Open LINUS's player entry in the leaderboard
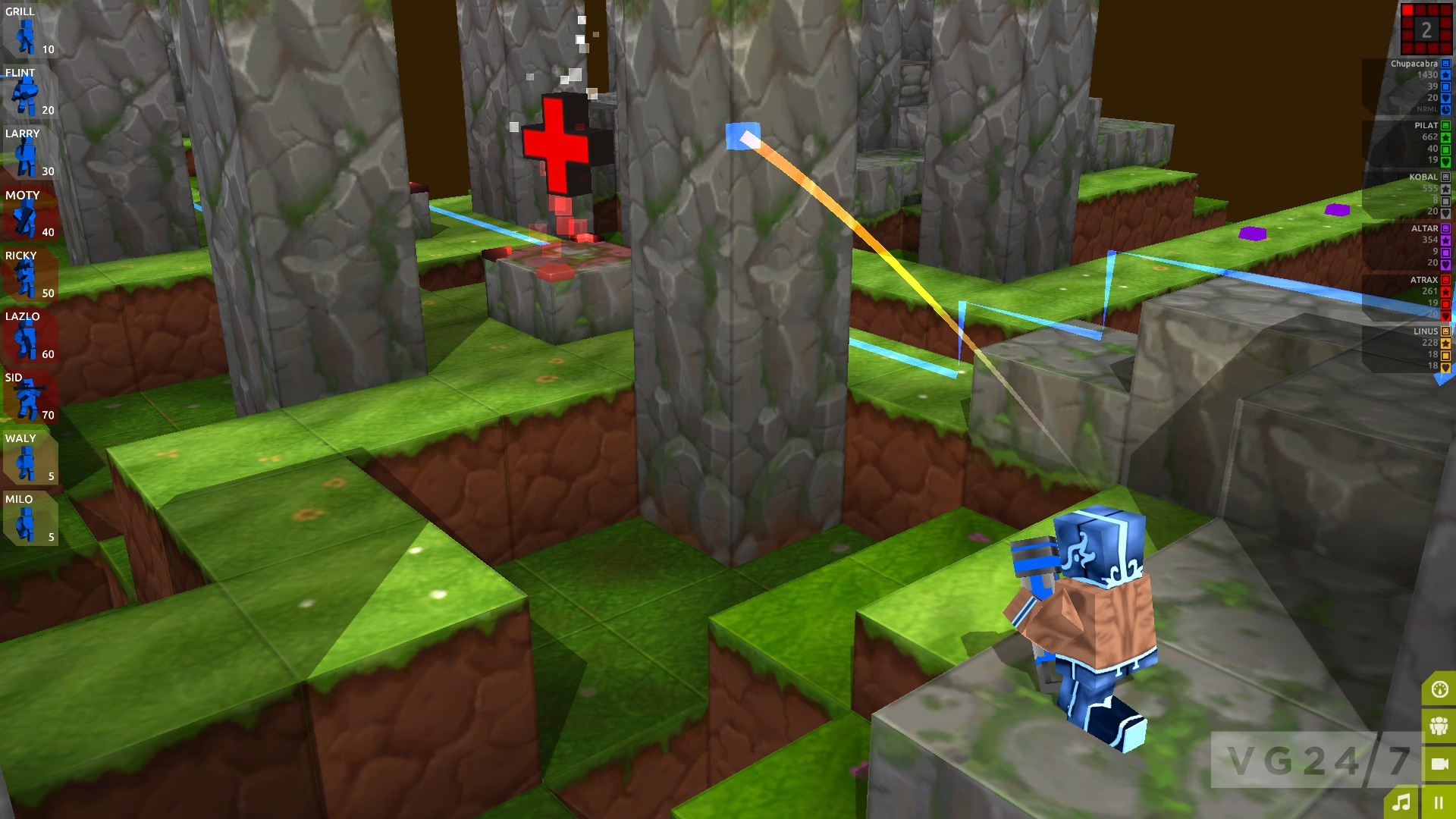Viewport: 1456px width, 819px height. pyautogui.click(x=1424, y=331)
